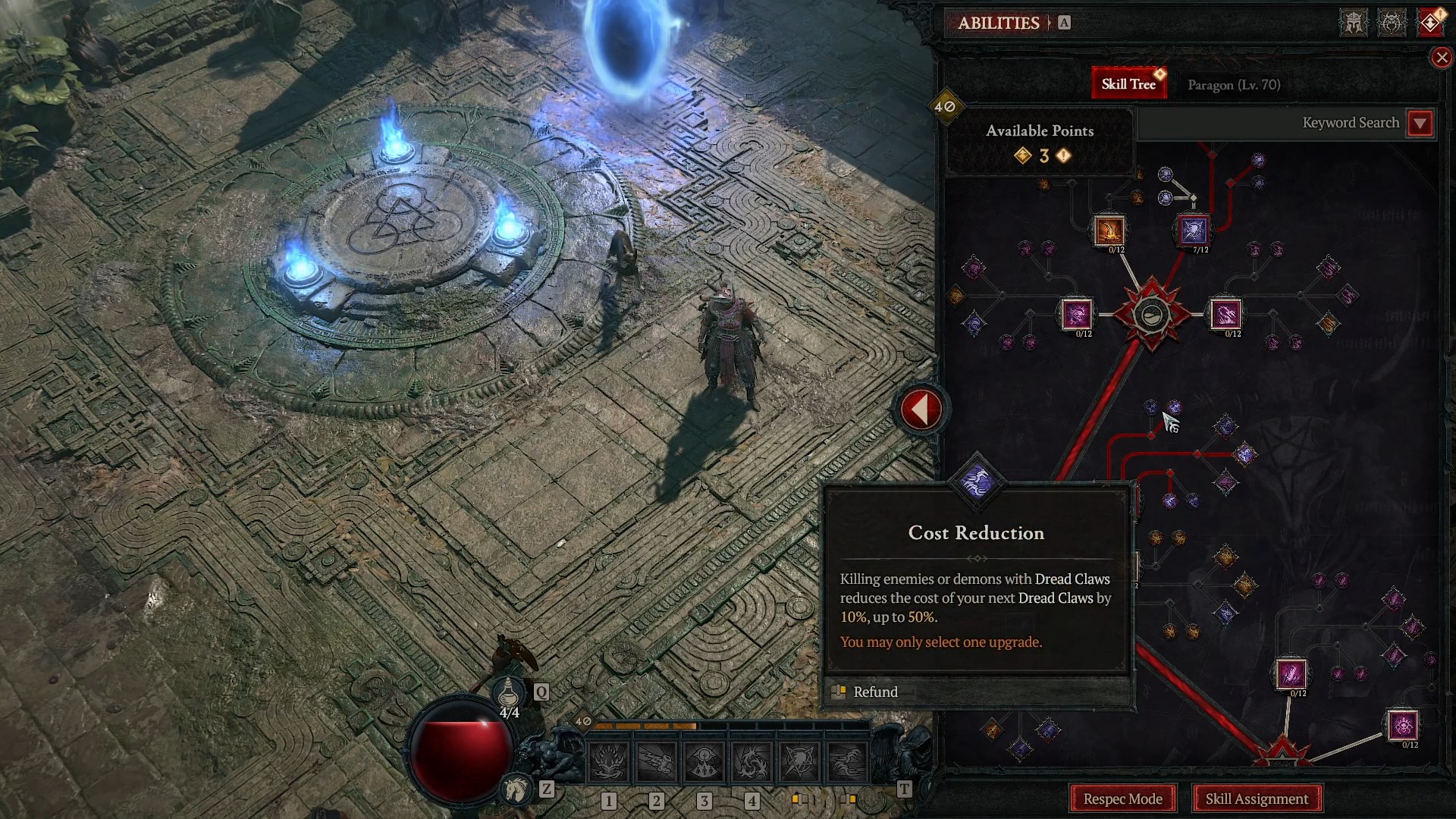Image resolution: width=1456 pixels, height=819 pixels.
Task: Switch to the Paragon (Lv. 70) tab
Action: pos(1233,84)
